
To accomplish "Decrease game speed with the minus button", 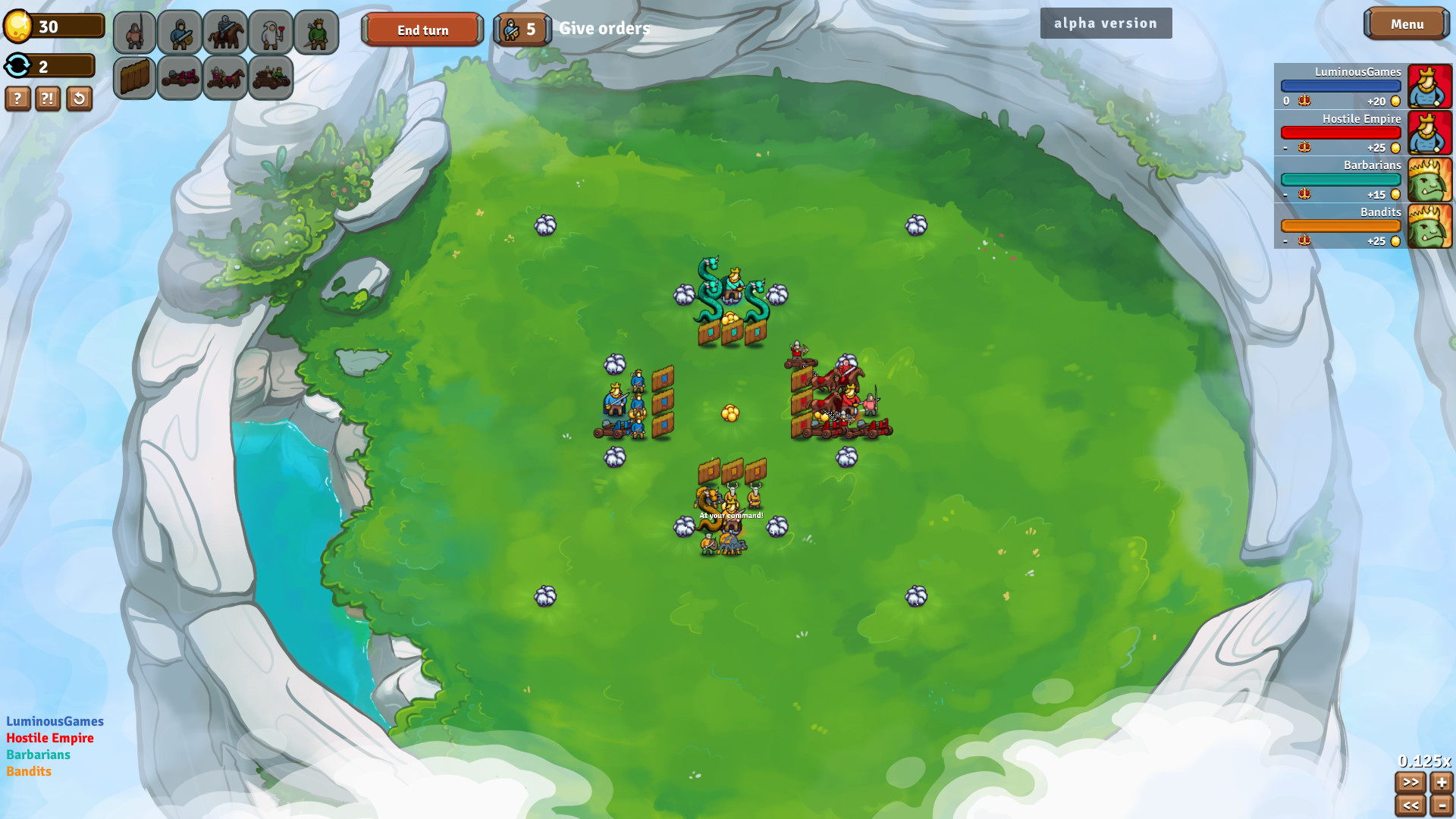I will coord(1440,805).
